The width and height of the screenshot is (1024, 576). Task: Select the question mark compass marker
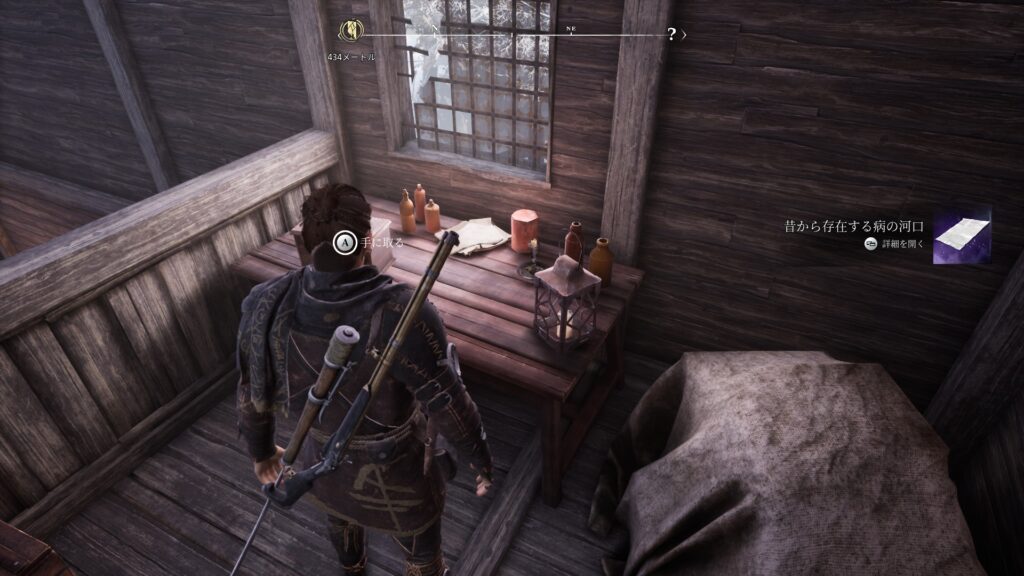pyautogui.click(x=671, y=34)
